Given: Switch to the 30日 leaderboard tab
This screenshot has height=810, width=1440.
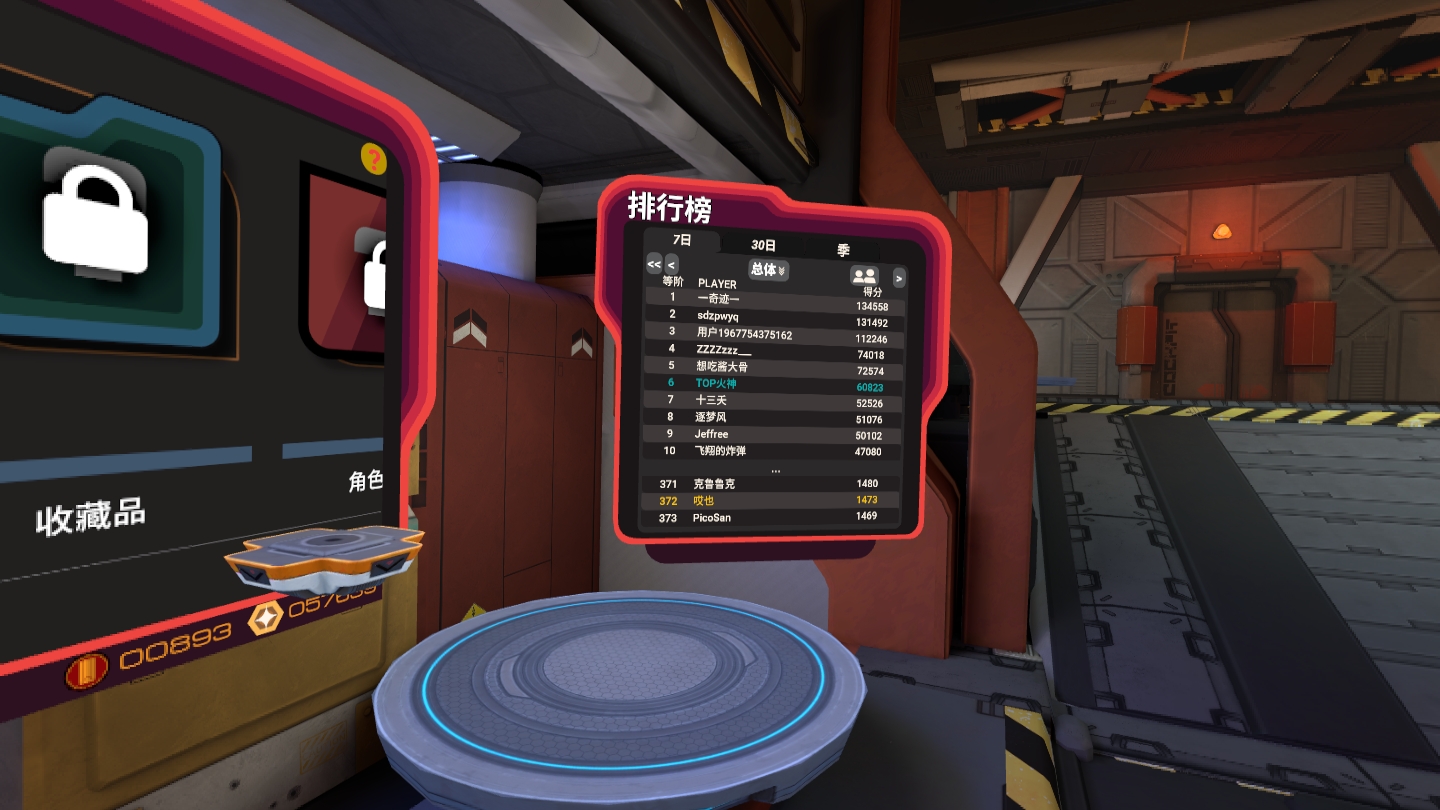Looking at the screenshot, I should coord(764,245).
